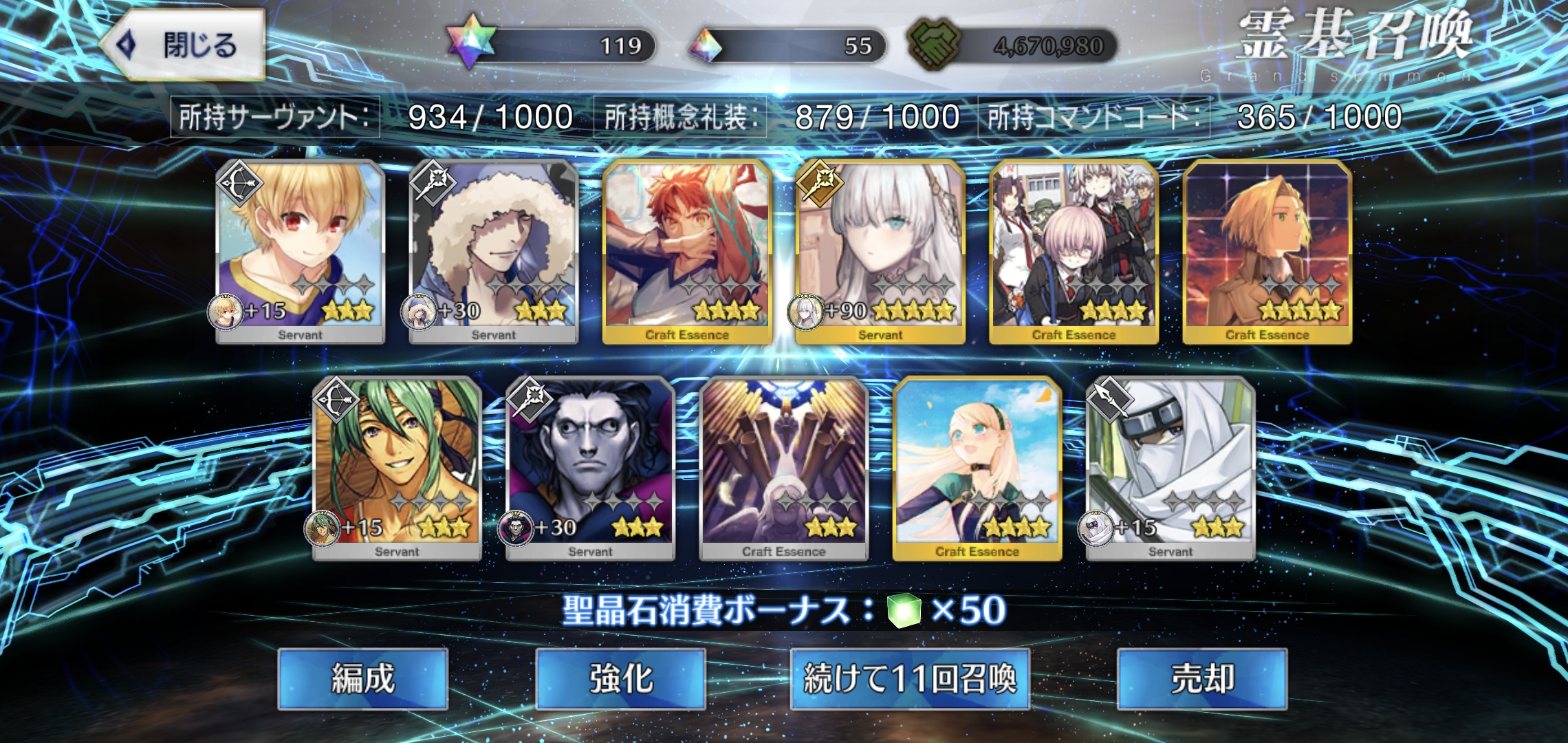Summon again with 続けて11回召喚
The image size is (1568, 743).
909,678
